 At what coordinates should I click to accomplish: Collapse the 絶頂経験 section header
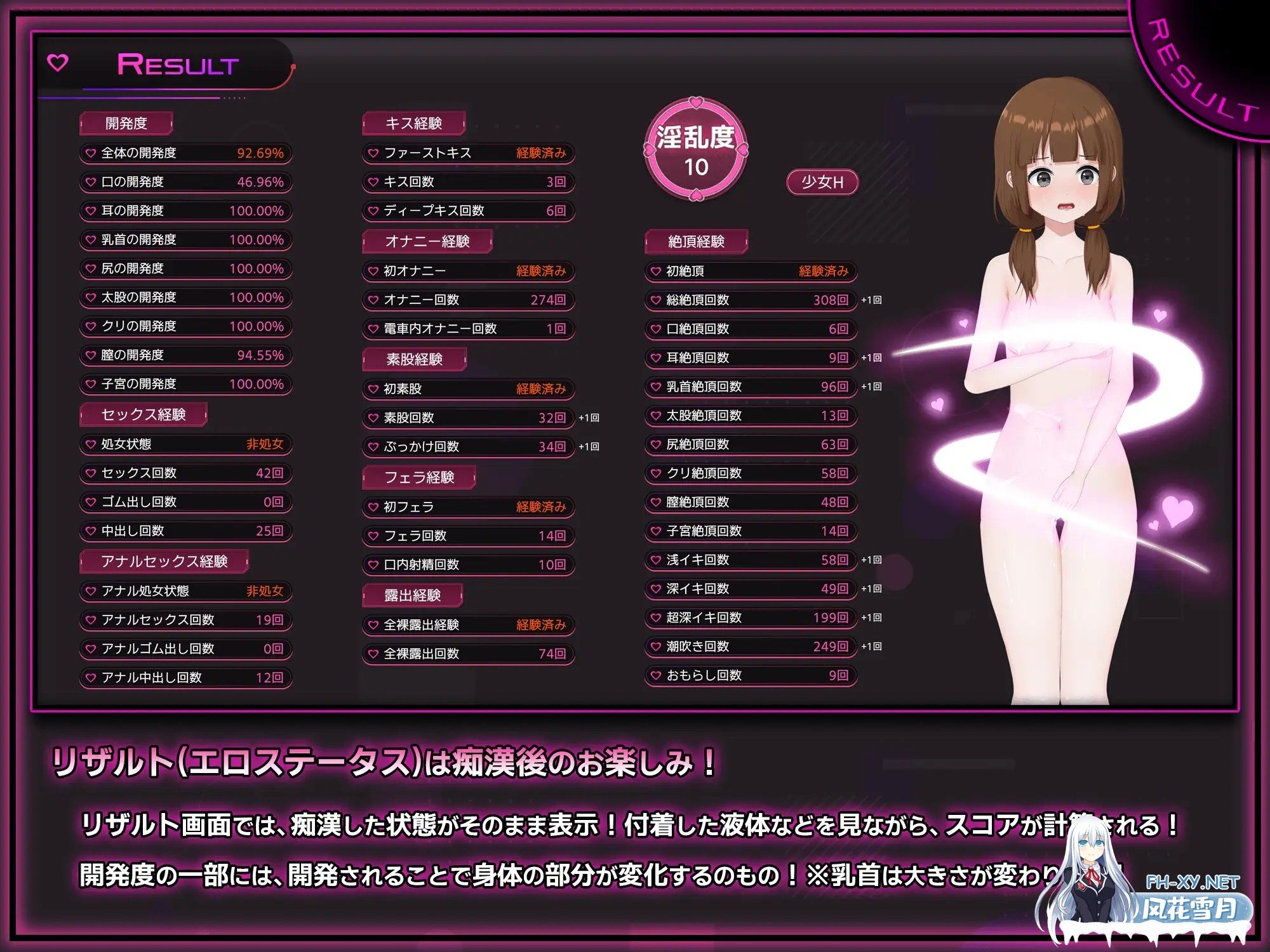tap(695, 241)
